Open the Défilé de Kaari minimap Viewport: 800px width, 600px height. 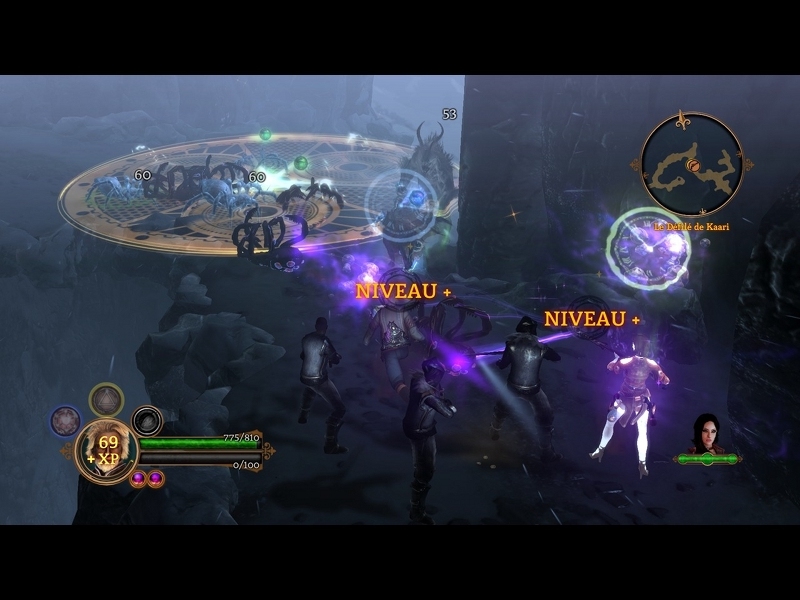(x=691, y=163)
